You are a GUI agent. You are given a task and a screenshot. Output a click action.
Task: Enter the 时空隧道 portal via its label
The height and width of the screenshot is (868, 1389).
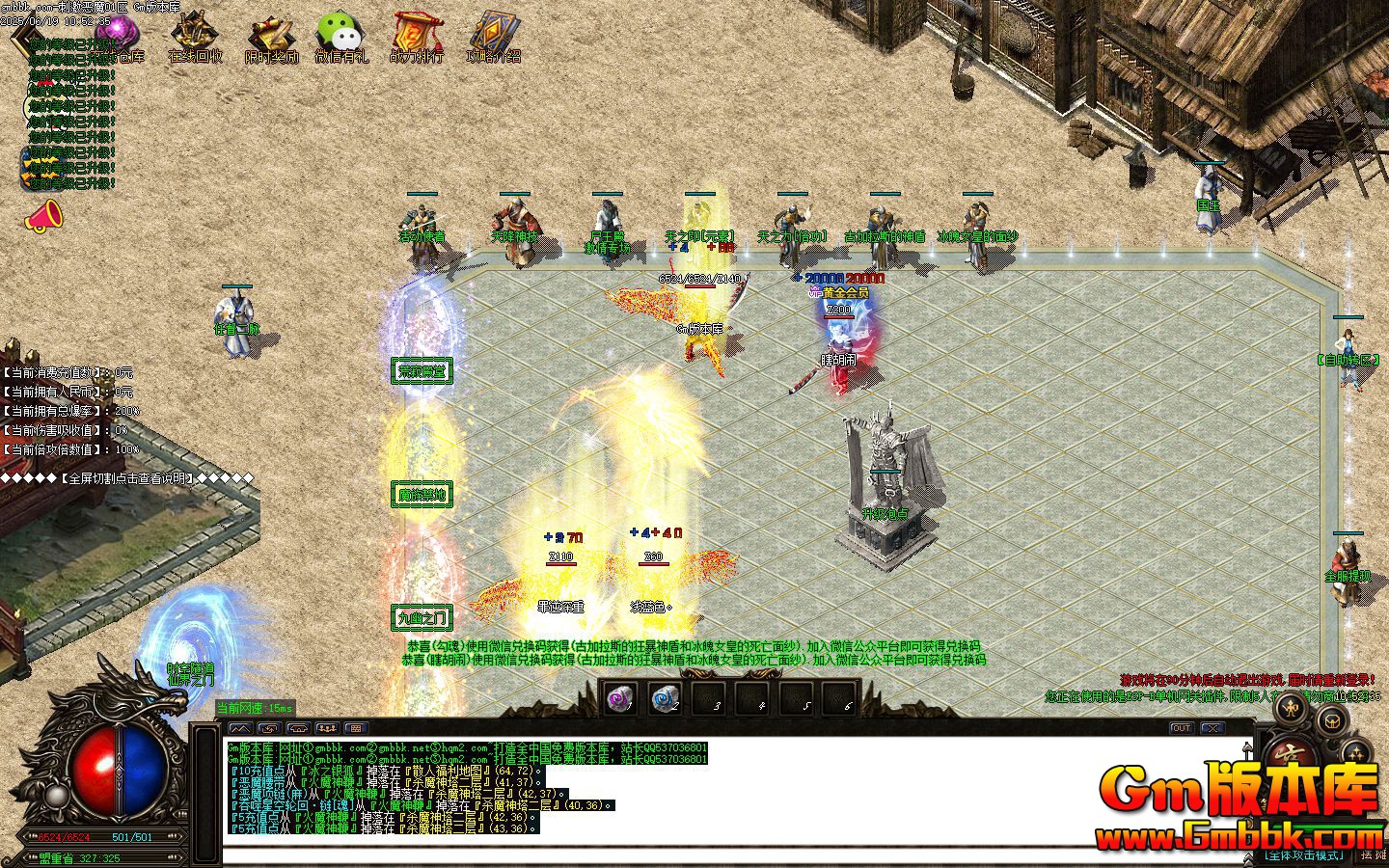point(189,665)
